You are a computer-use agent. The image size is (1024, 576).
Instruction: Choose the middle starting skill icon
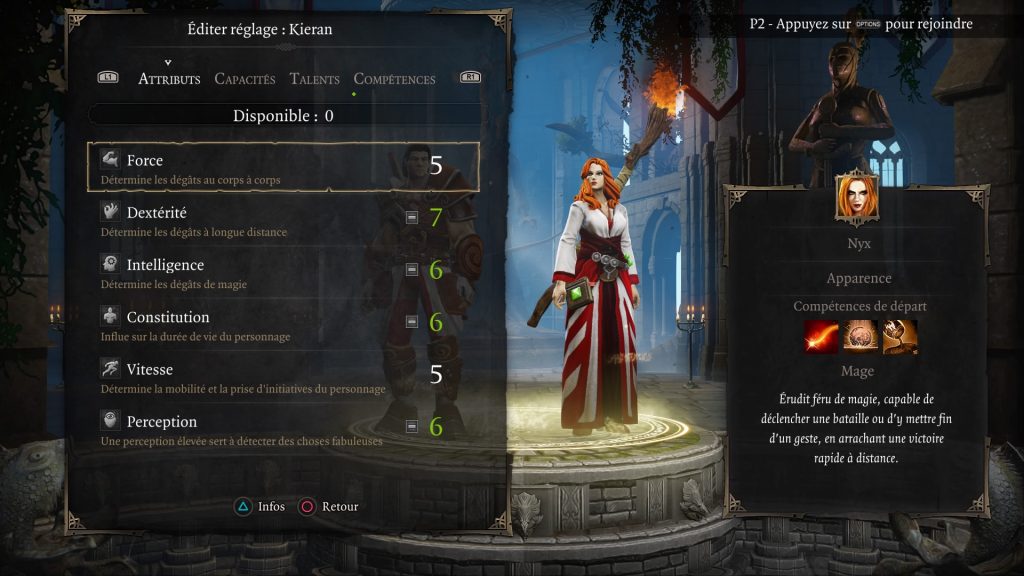pyautogui.click(x=859, y=337)
